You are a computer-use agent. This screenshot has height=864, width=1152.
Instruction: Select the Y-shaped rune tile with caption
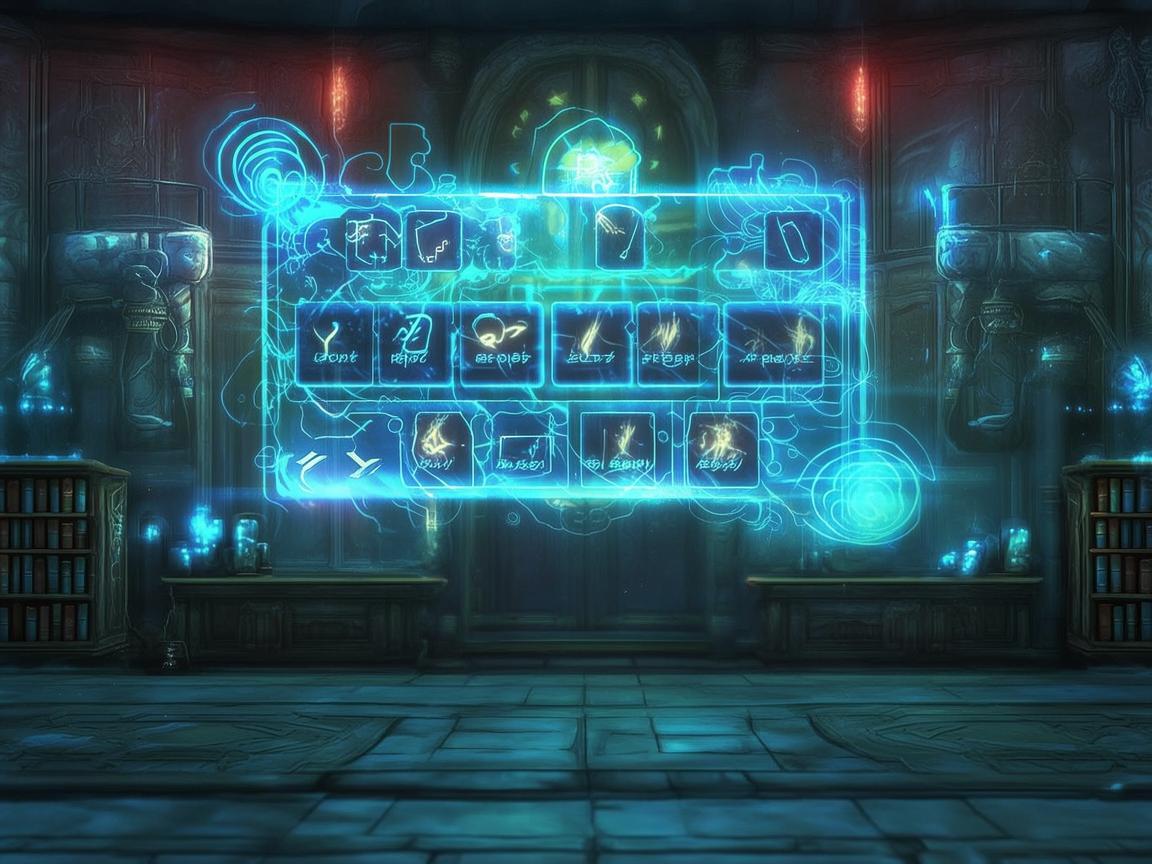(x=335, y=343)
